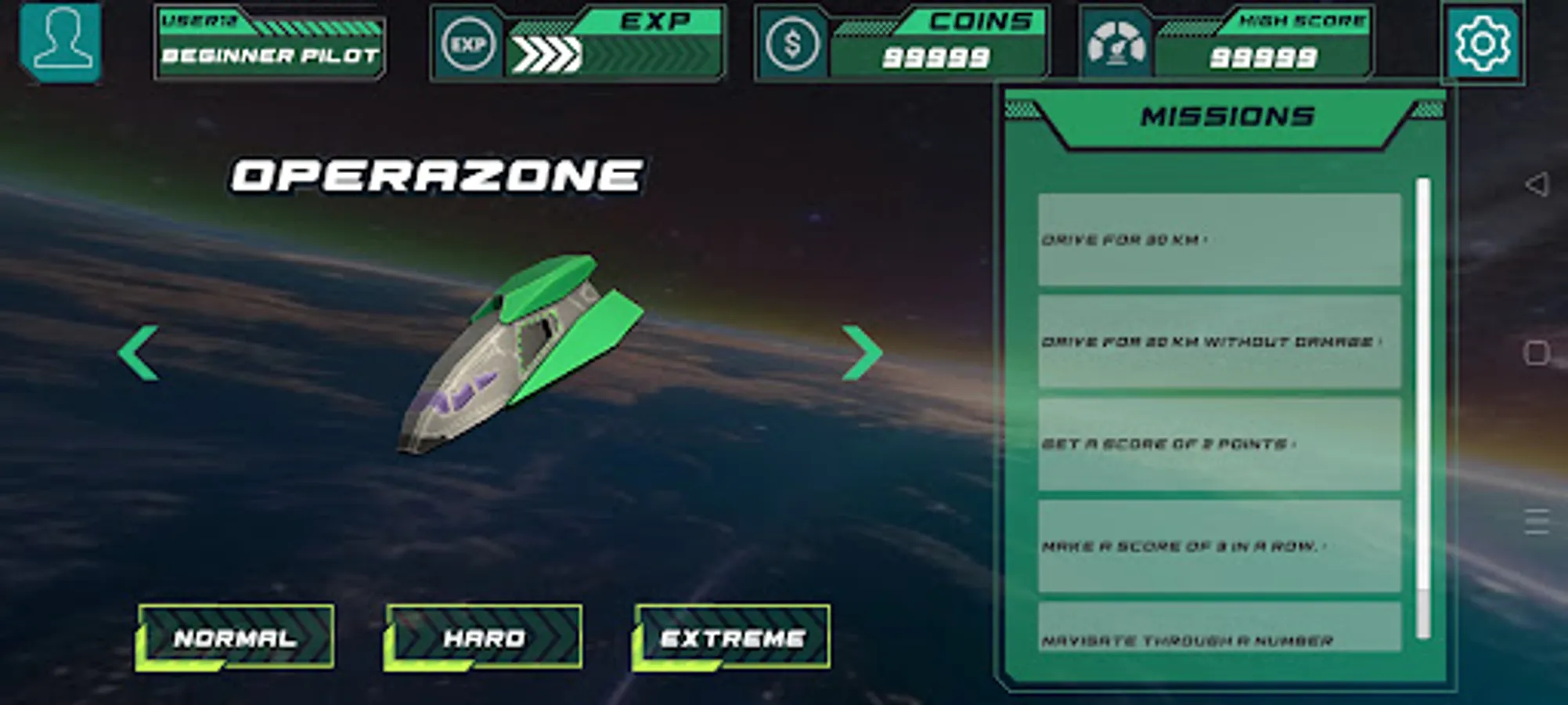This screenshot has width=1568, height=705.
Task: Click the OPERAZONE title
Action: point(438,174)
